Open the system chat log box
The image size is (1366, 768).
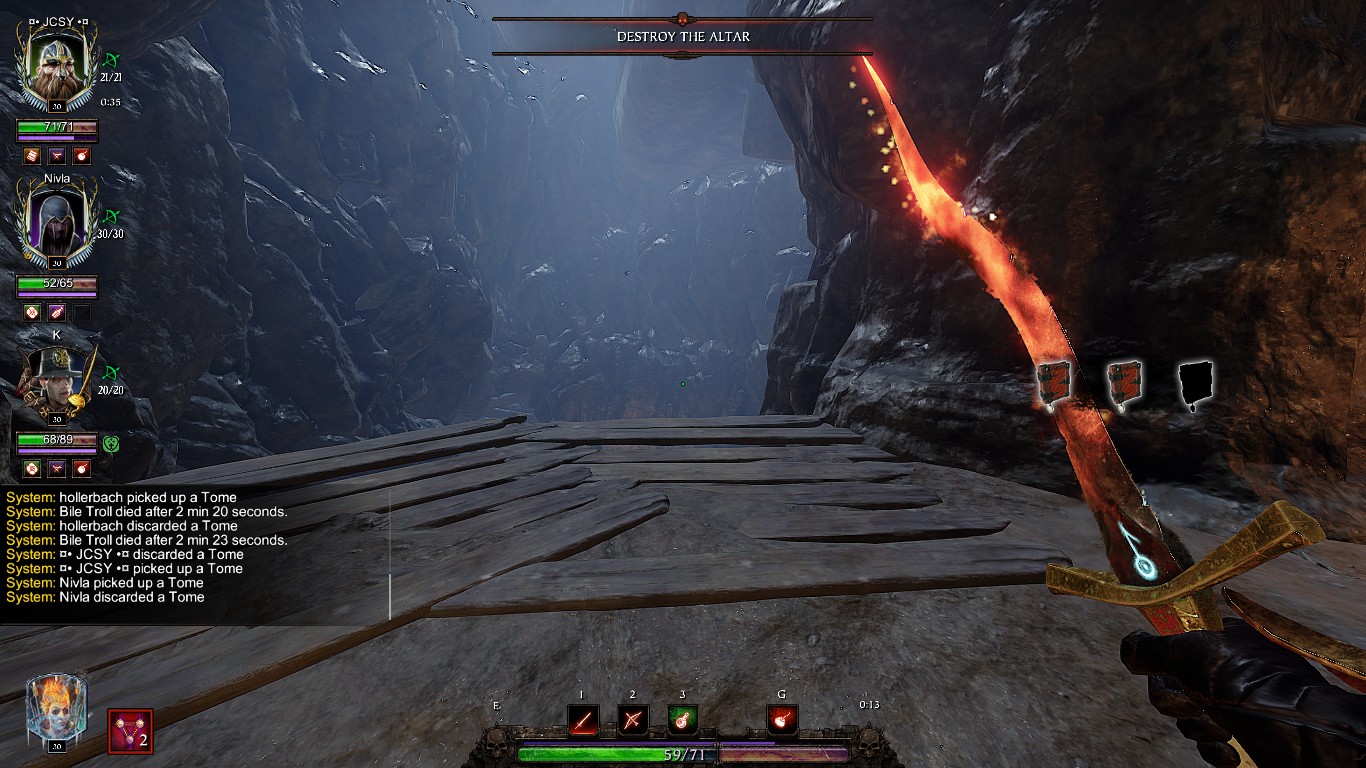coord(195,554)
